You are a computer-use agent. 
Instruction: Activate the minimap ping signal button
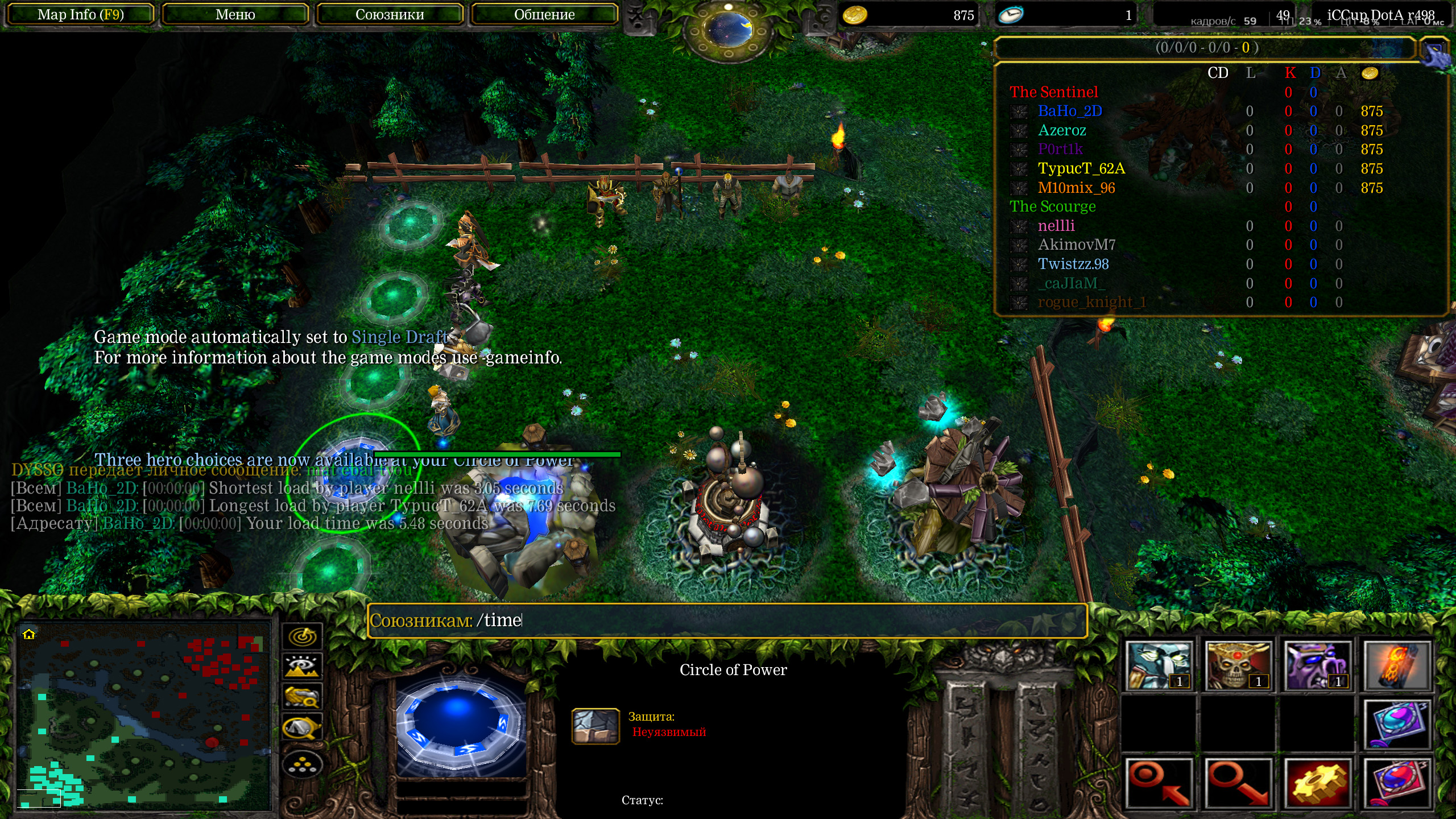(302, 636)
